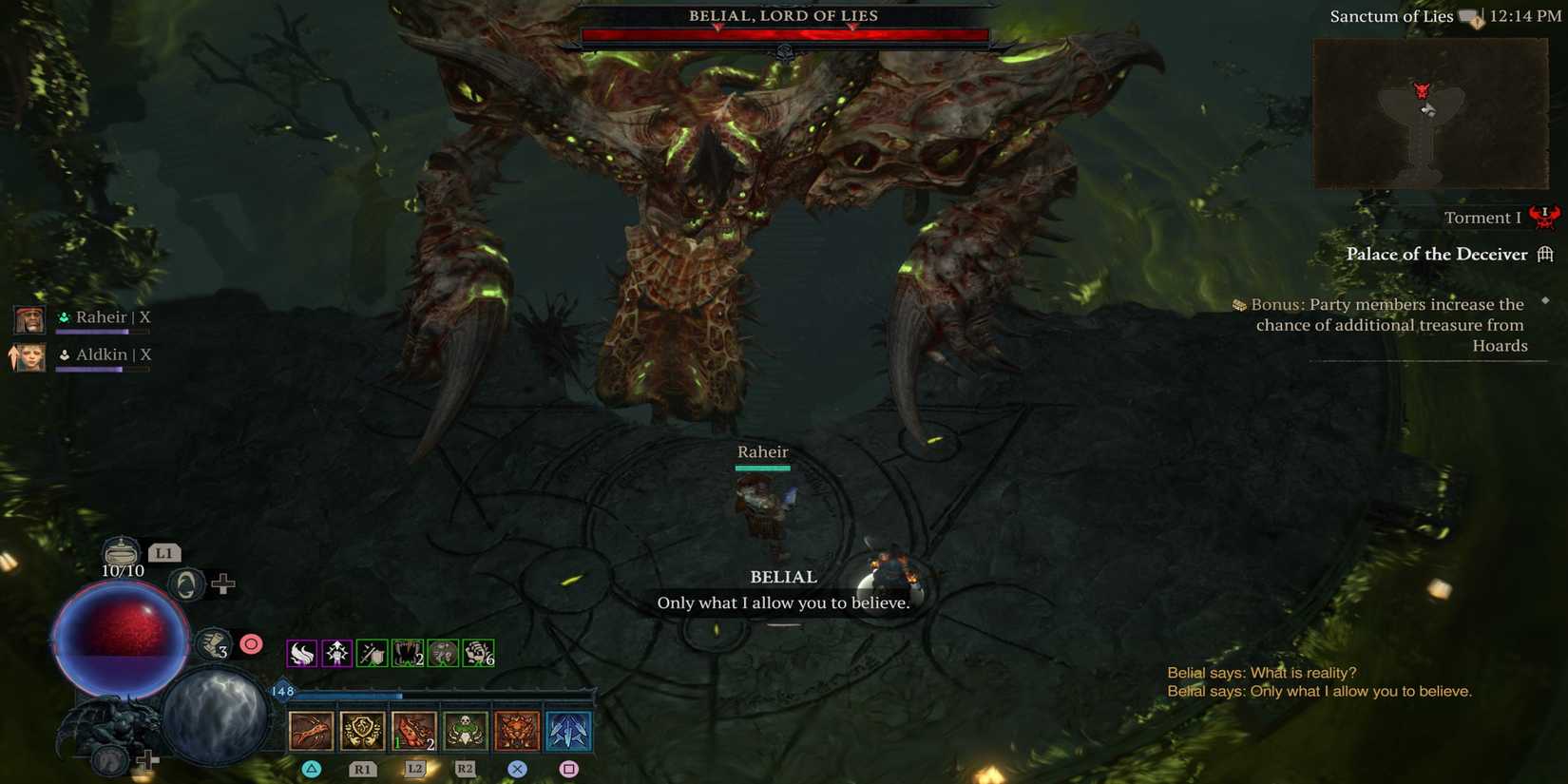
Task: Select the blue daggers ultimate skill icon
Action: 565,730
